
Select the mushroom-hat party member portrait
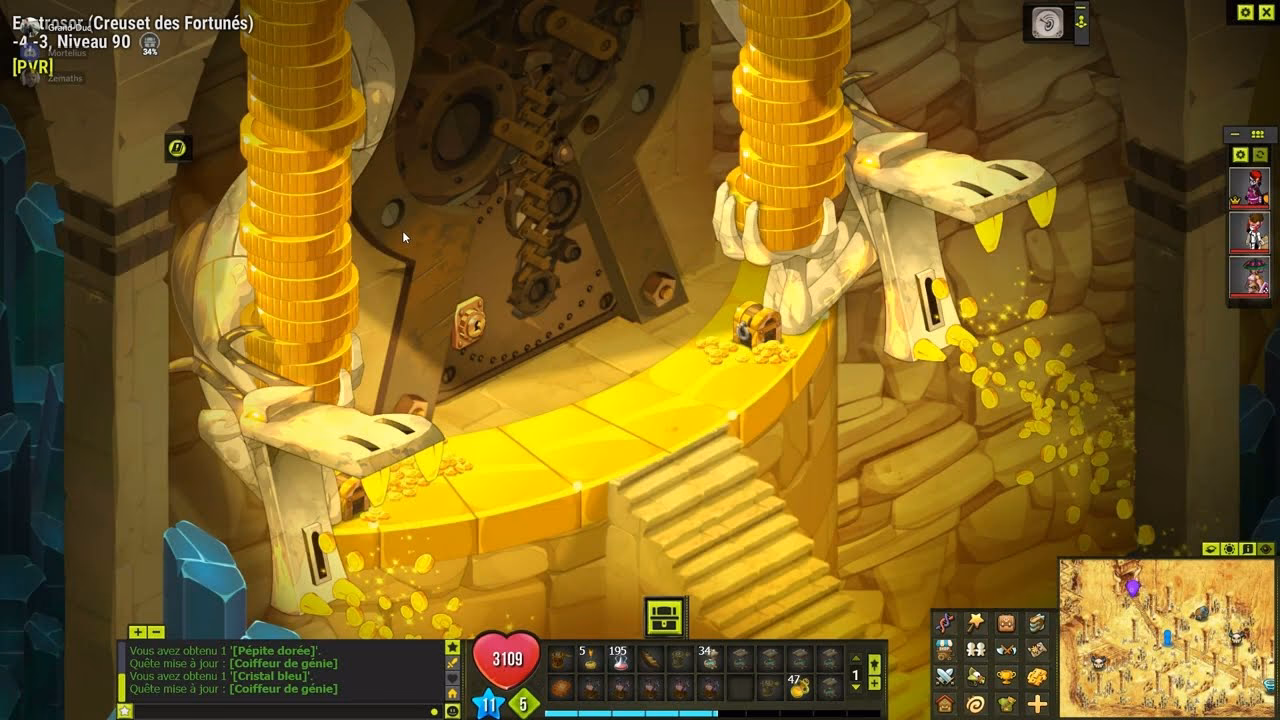[x=1249, y=275]
